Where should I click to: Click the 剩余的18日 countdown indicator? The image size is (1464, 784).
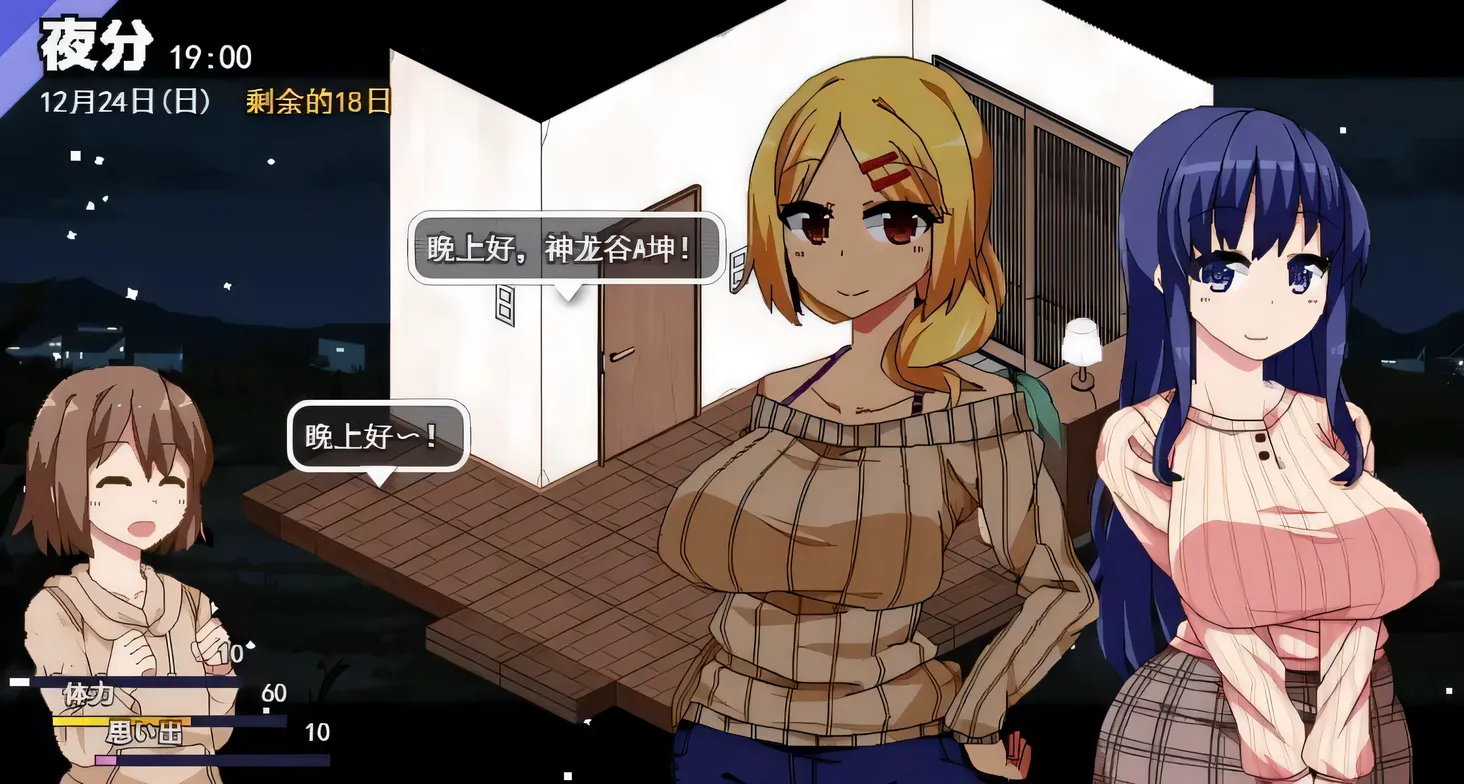coord(315,100)
